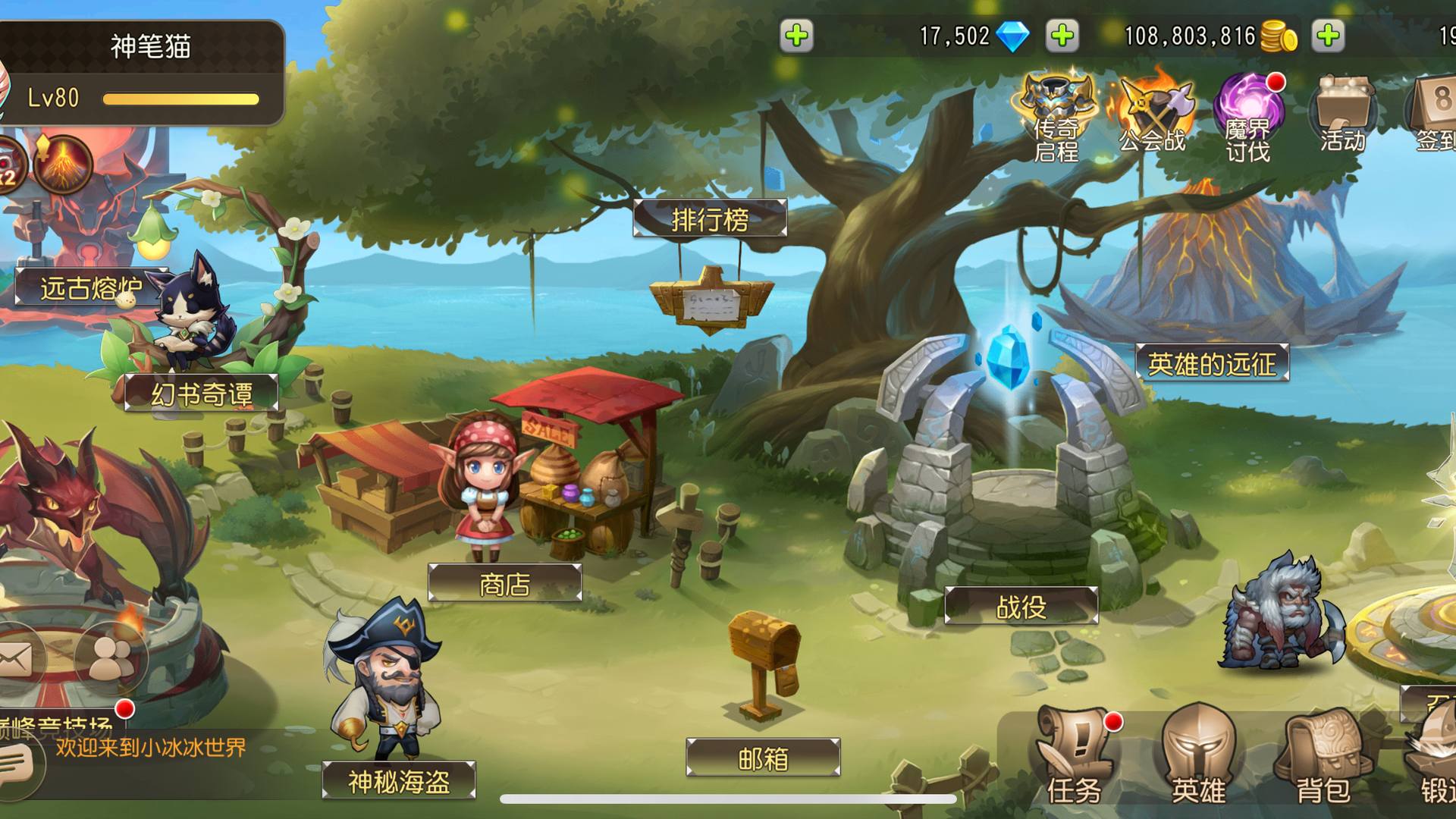The height and width of the screenshot is (819, 1456).
Task: Open the 邮箱 mailbox
Action: (763, 758)
